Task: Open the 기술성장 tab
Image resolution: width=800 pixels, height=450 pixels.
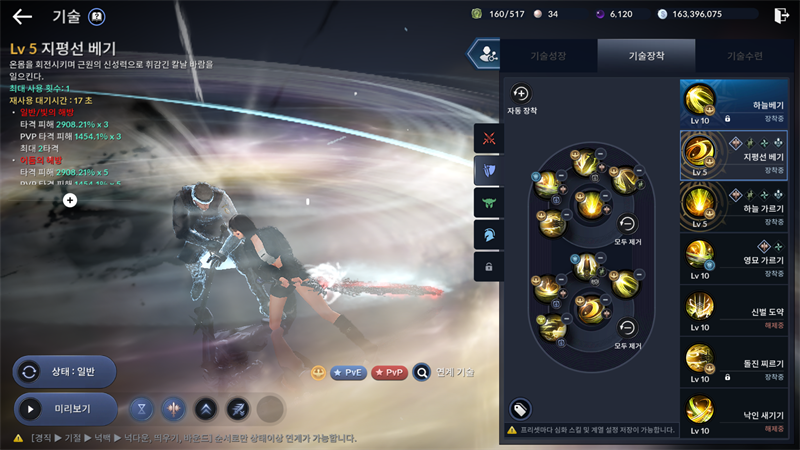Action: 547,56
